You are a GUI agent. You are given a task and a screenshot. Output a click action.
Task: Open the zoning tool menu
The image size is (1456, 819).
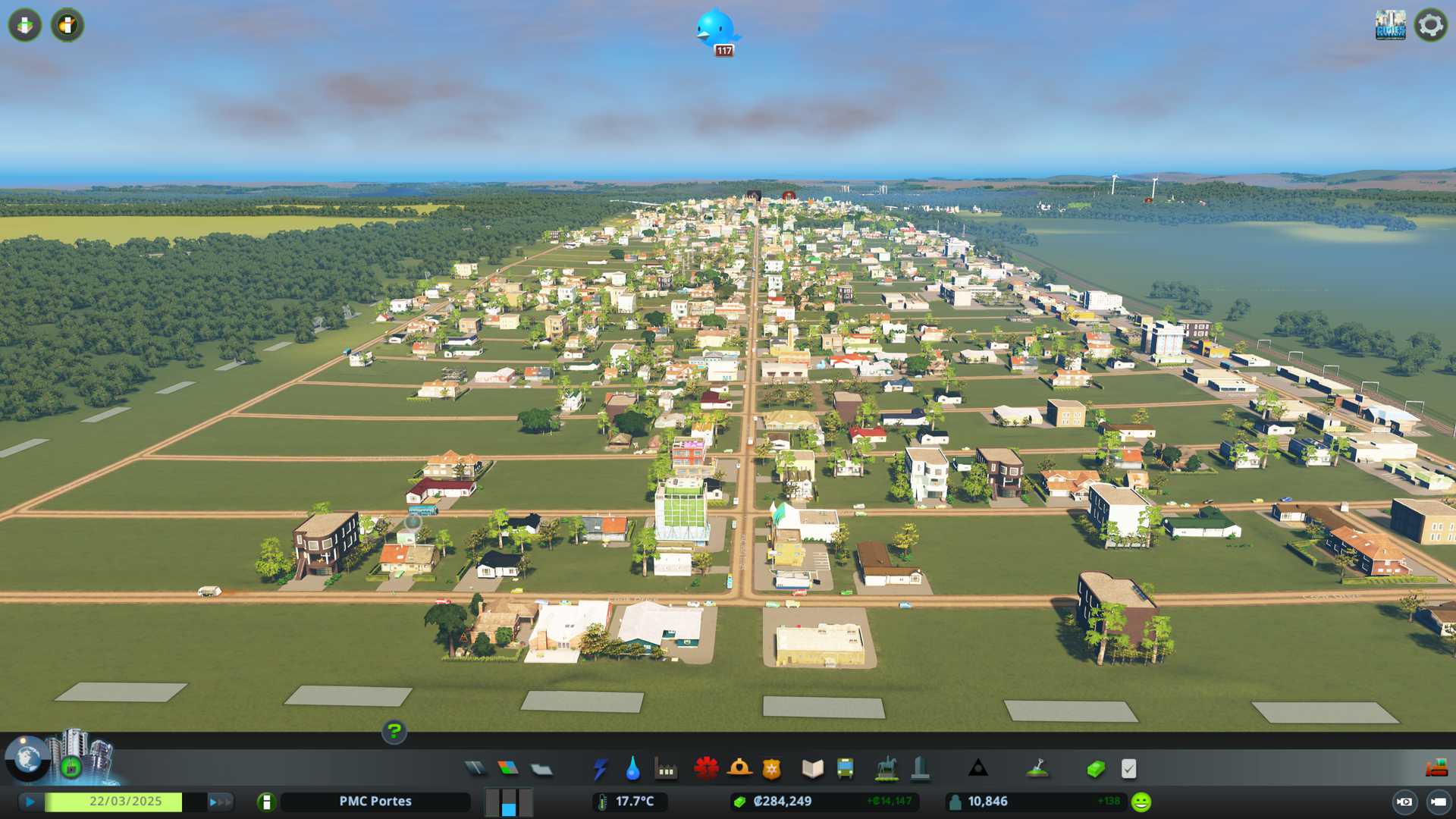508,769
